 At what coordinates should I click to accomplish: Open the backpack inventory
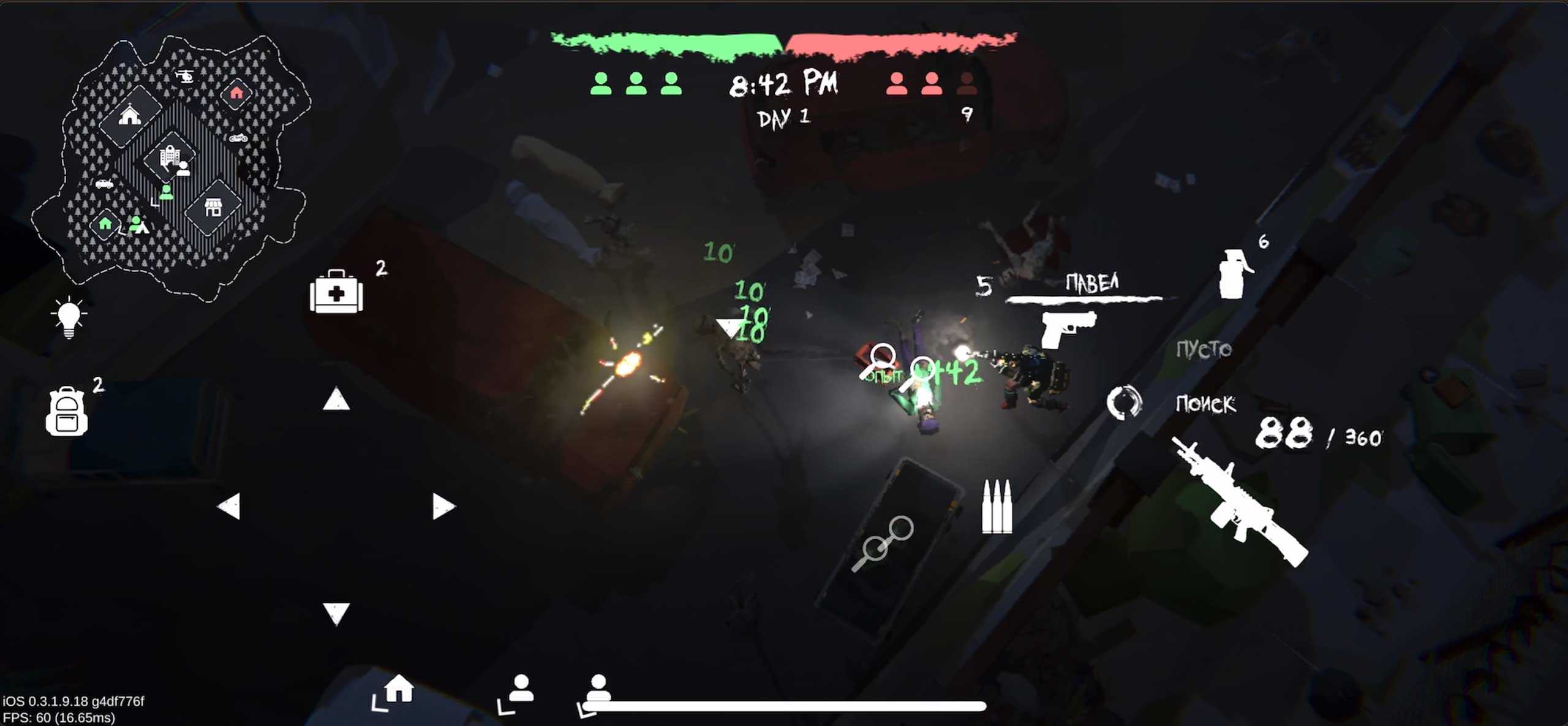[x=67, y=411]
